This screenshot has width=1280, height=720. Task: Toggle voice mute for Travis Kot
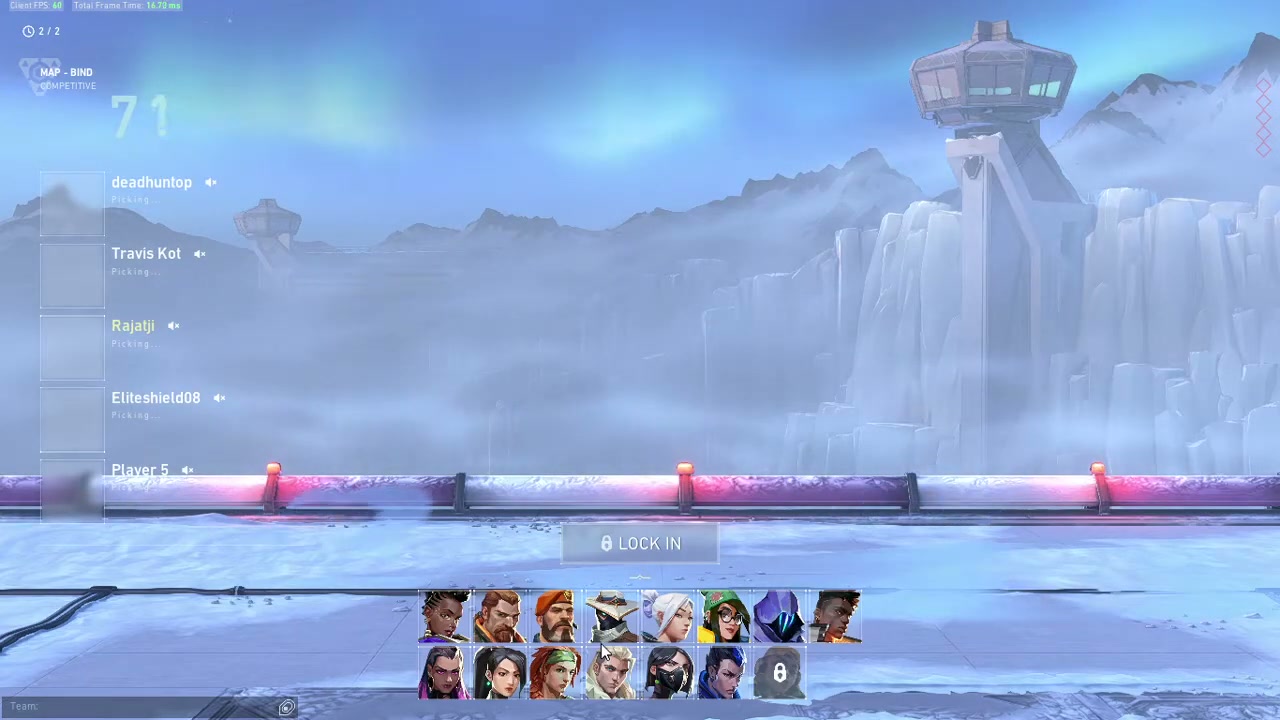click(x=200, y=254)
